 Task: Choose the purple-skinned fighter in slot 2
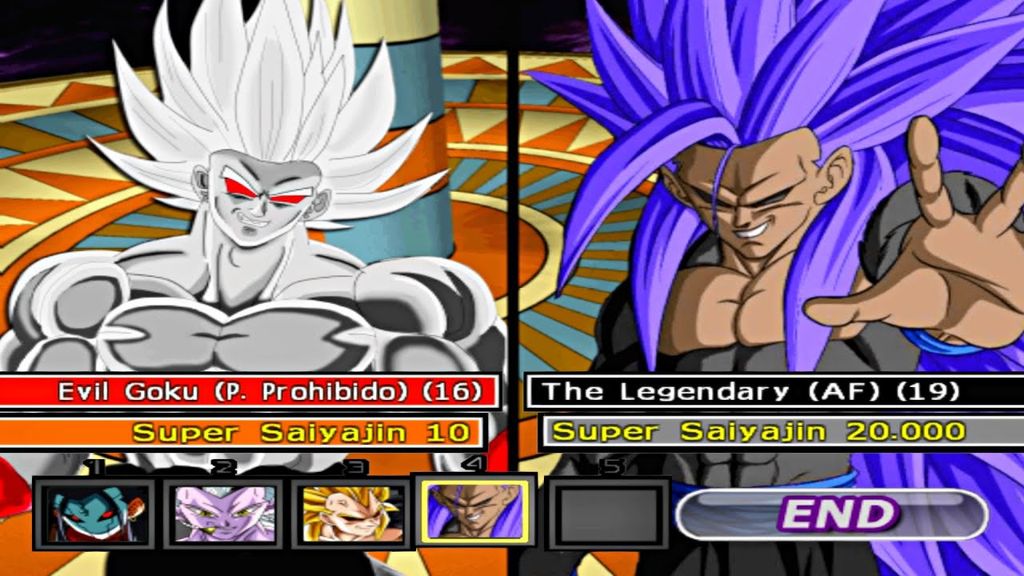(222, 514)
